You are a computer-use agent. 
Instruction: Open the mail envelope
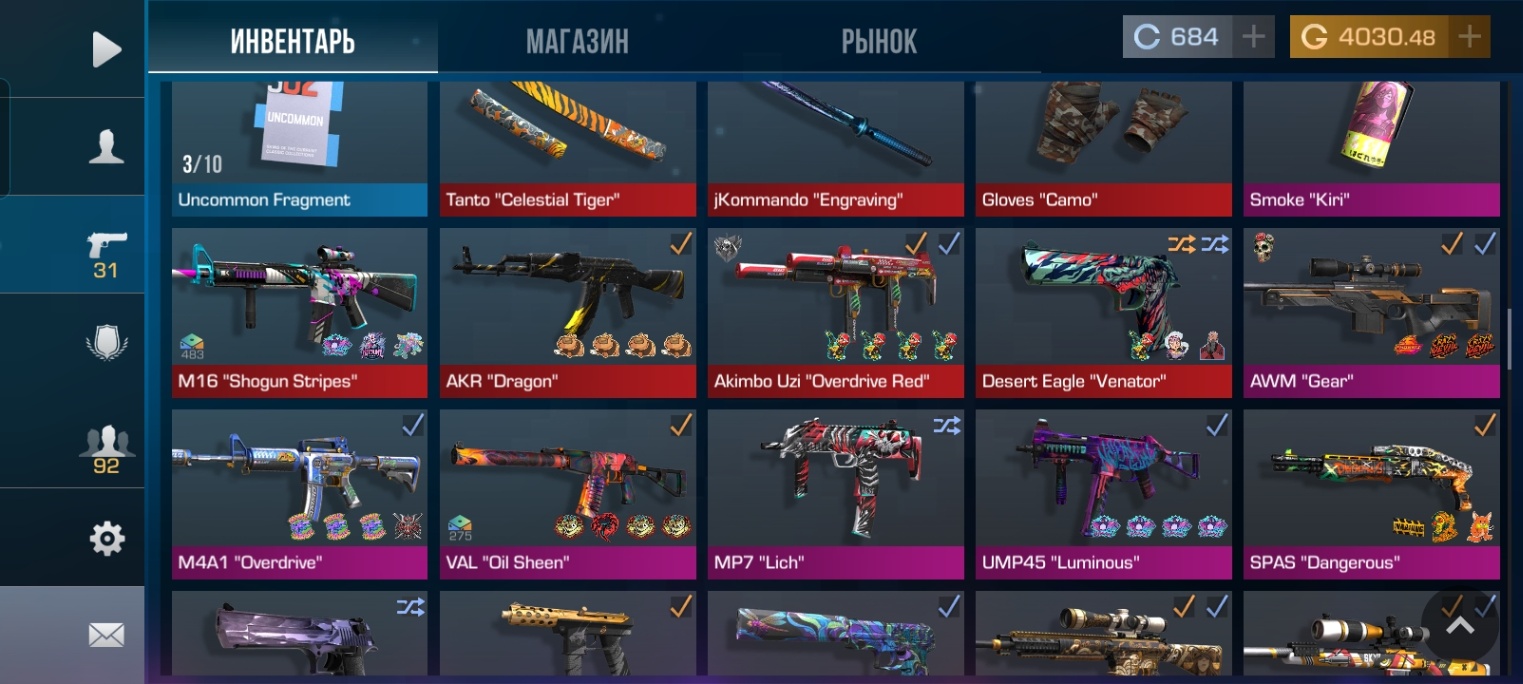106,634
